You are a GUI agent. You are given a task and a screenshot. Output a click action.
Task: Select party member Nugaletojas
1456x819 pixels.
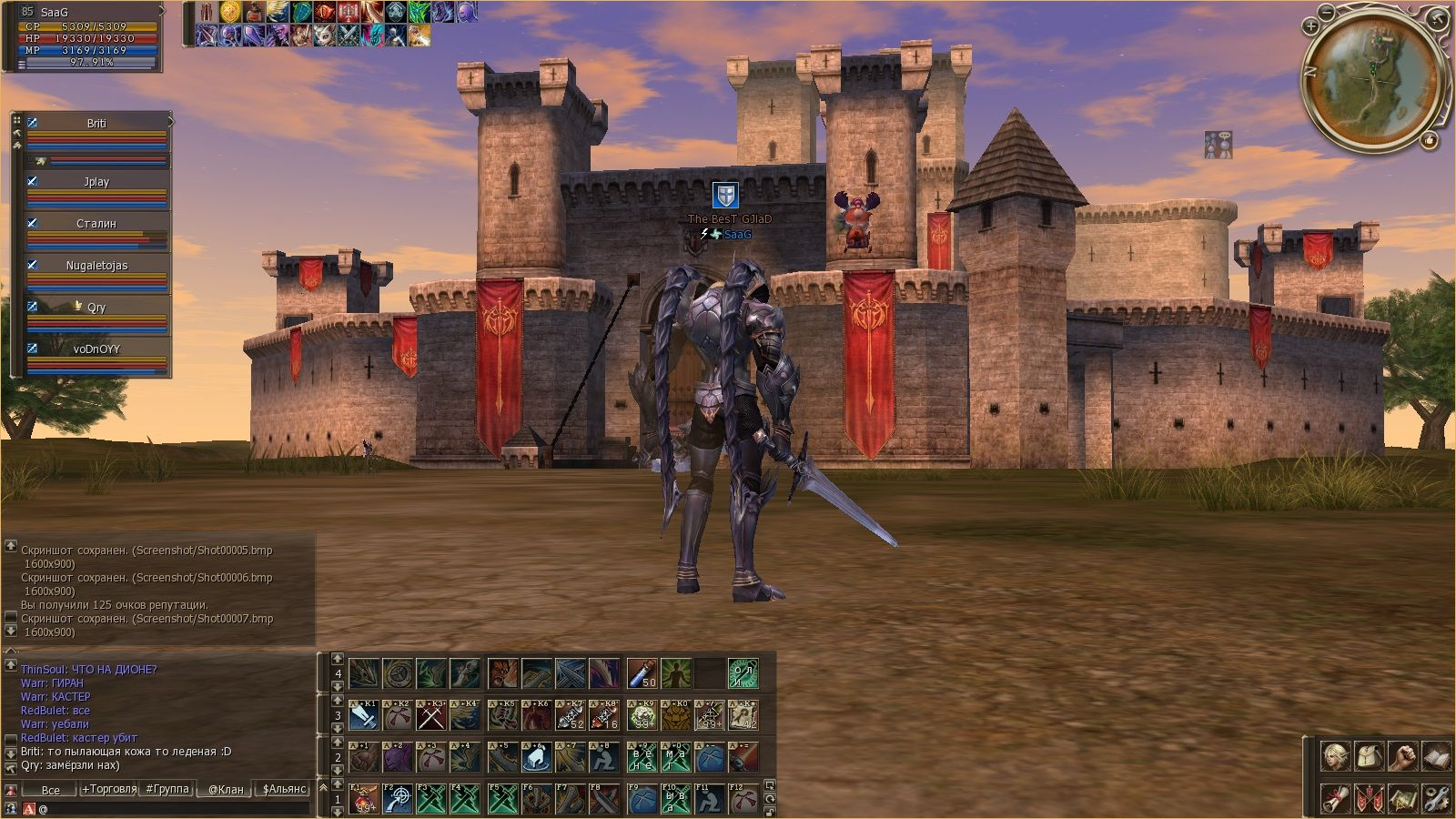[x=96, y=266]
